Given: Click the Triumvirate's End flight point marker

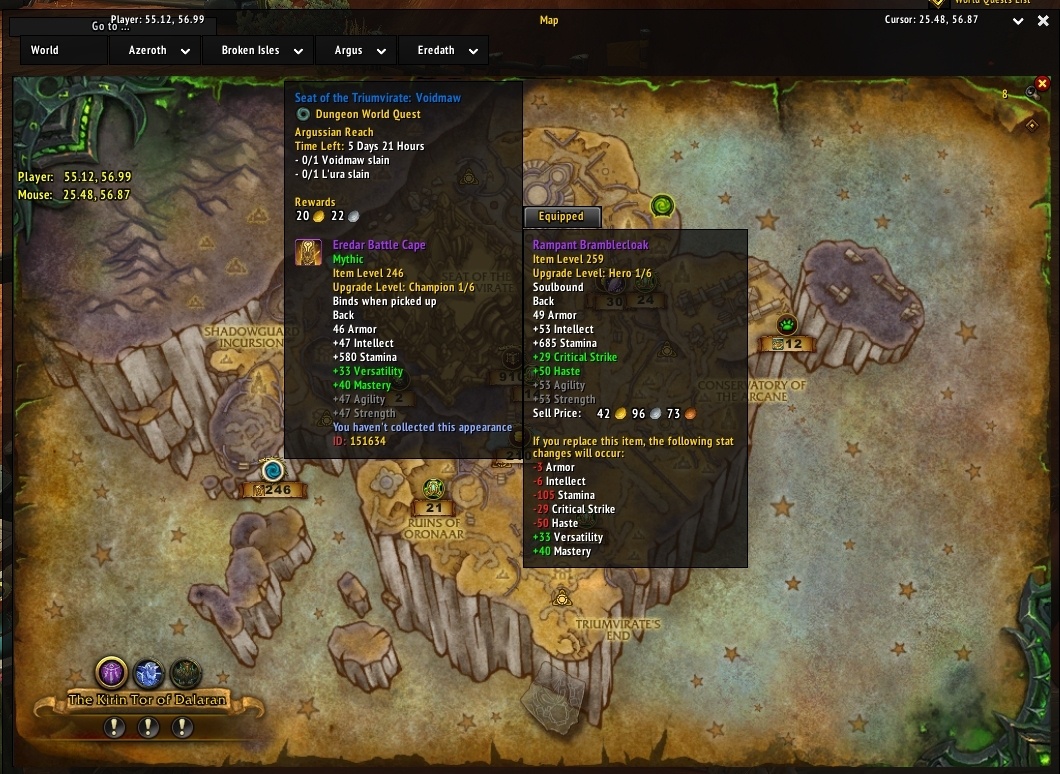Looking at the screenshot, I should pyautogui.click(x=562, y=598).
